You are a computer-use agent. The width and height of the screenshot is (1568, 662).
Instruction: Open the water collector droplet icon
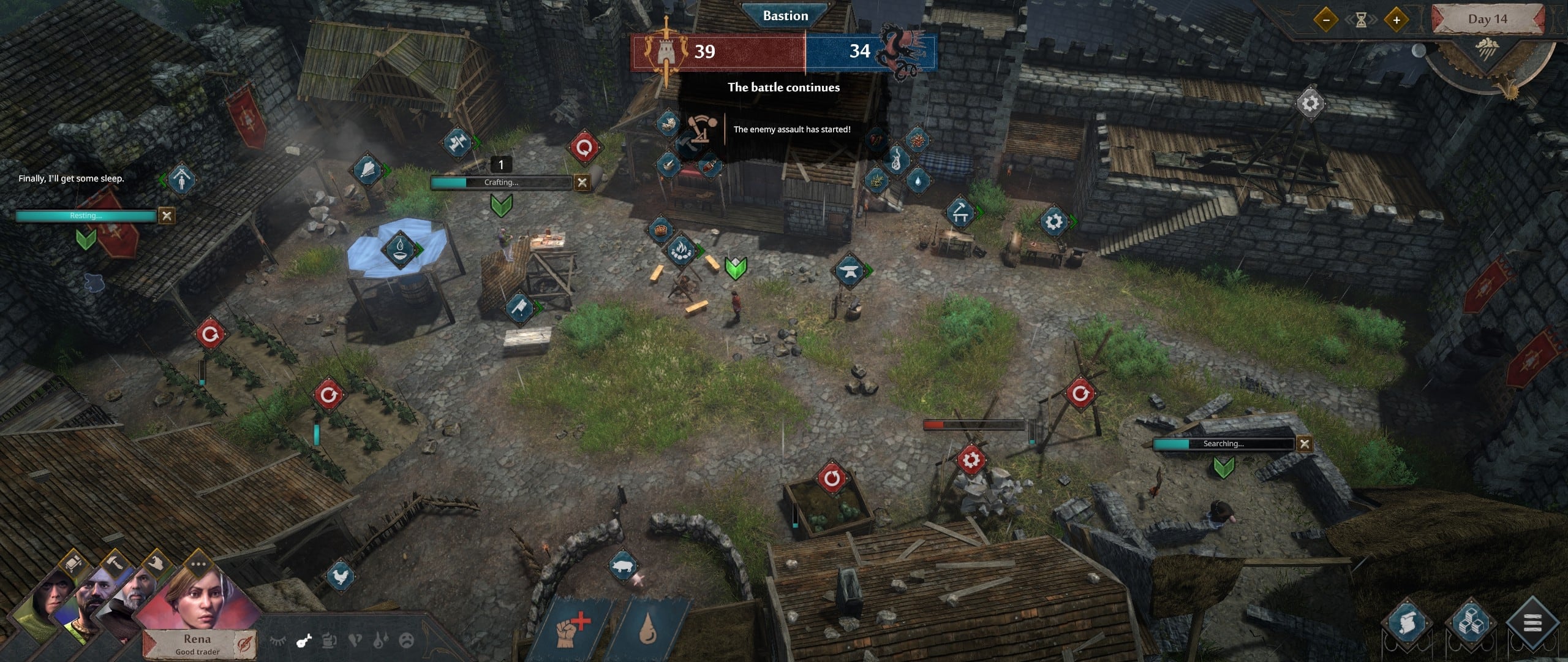point(399,248)
